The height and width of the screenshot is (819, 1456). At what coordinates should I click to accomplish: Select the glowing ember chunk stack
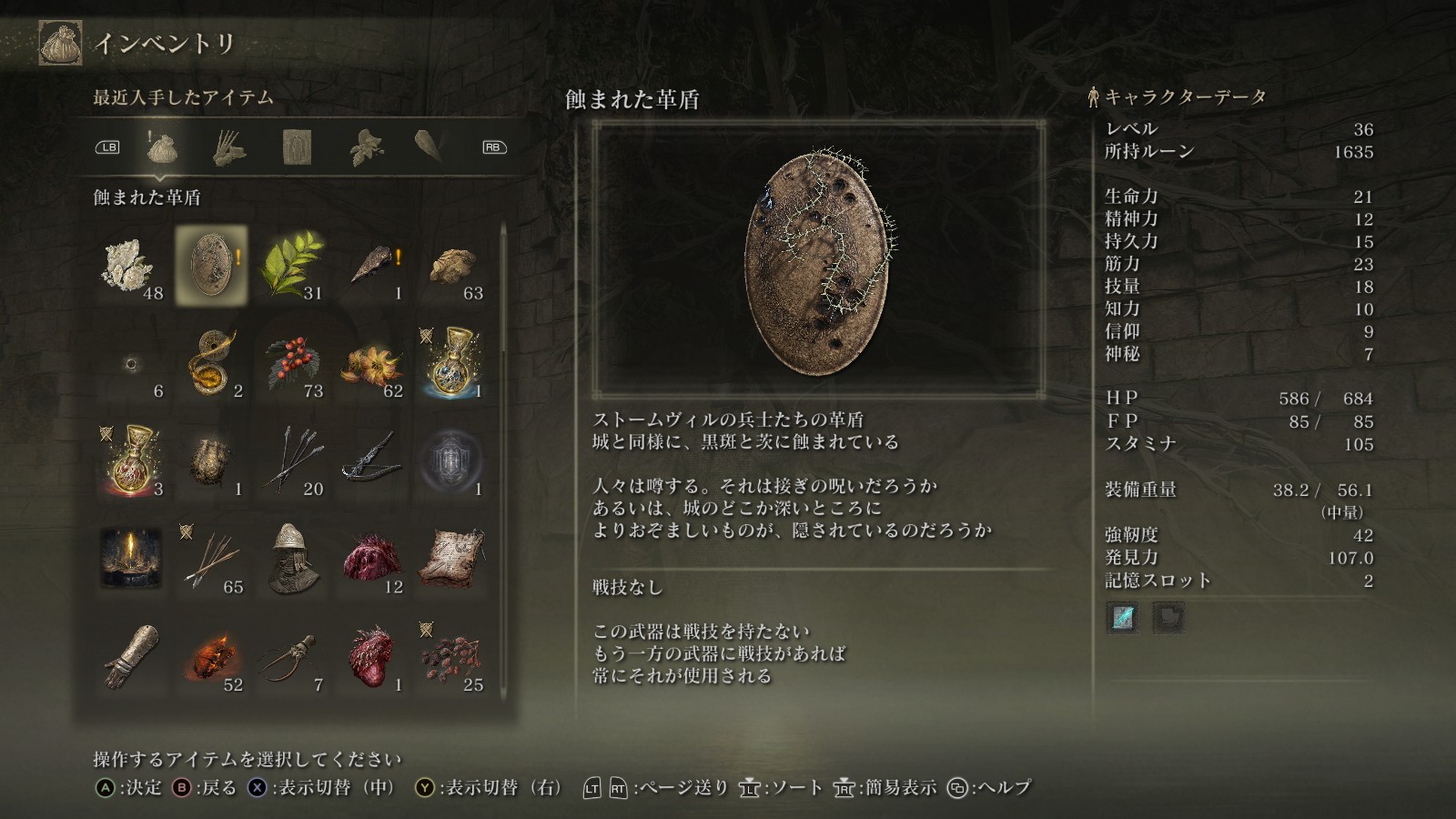click(211, 657)
